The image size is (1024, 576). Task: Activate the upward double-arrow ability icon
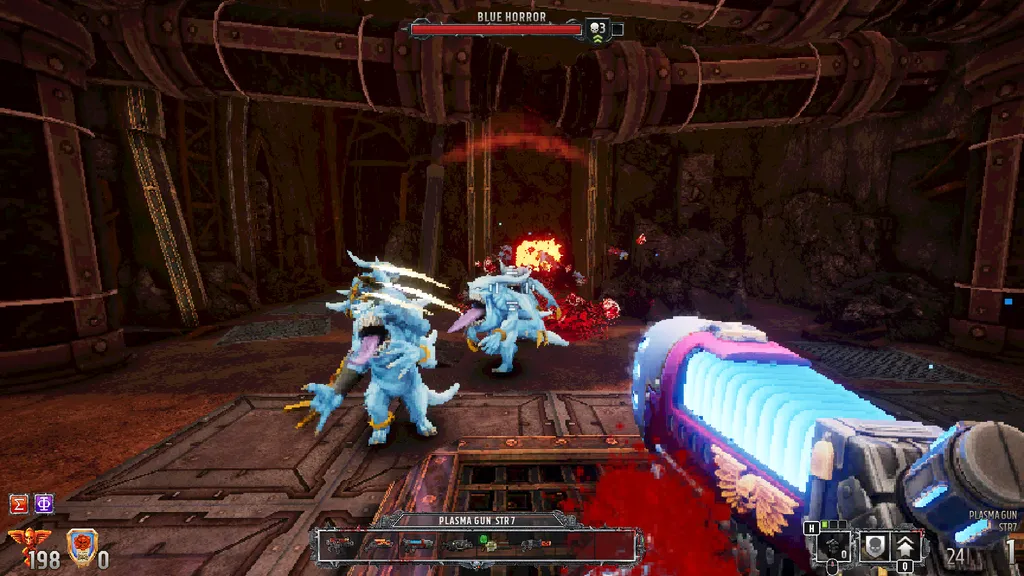pyautogui.click(x=906, y=546)
